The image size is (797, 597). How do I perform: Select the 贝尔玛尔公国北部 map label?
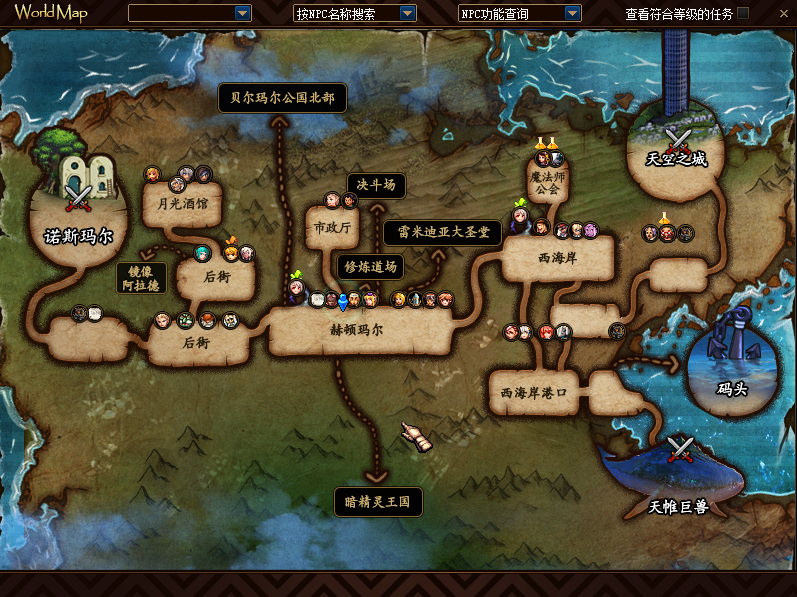pos(282,98)
